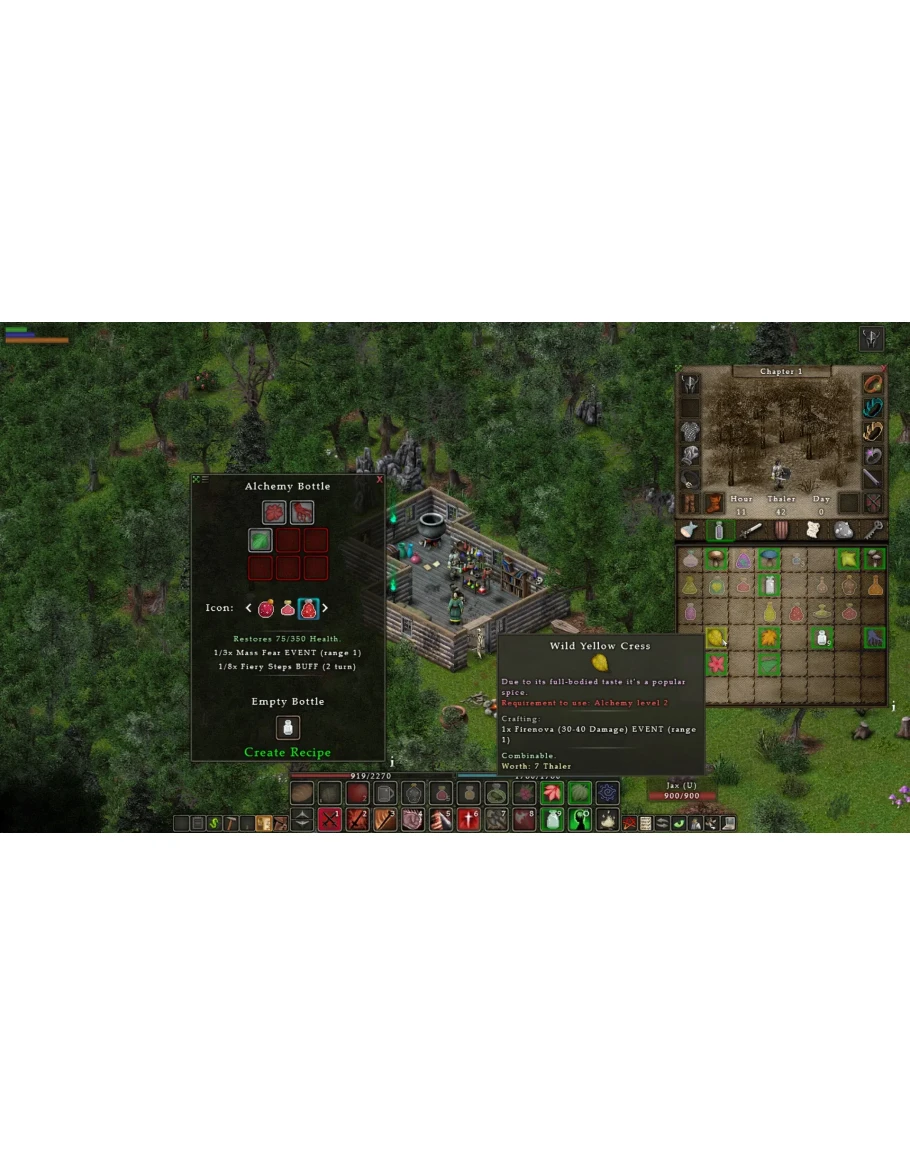Choose the round red potion icon with gold stopper
910x1155 pixels.
pyautogui.click(x=266, y=608)
